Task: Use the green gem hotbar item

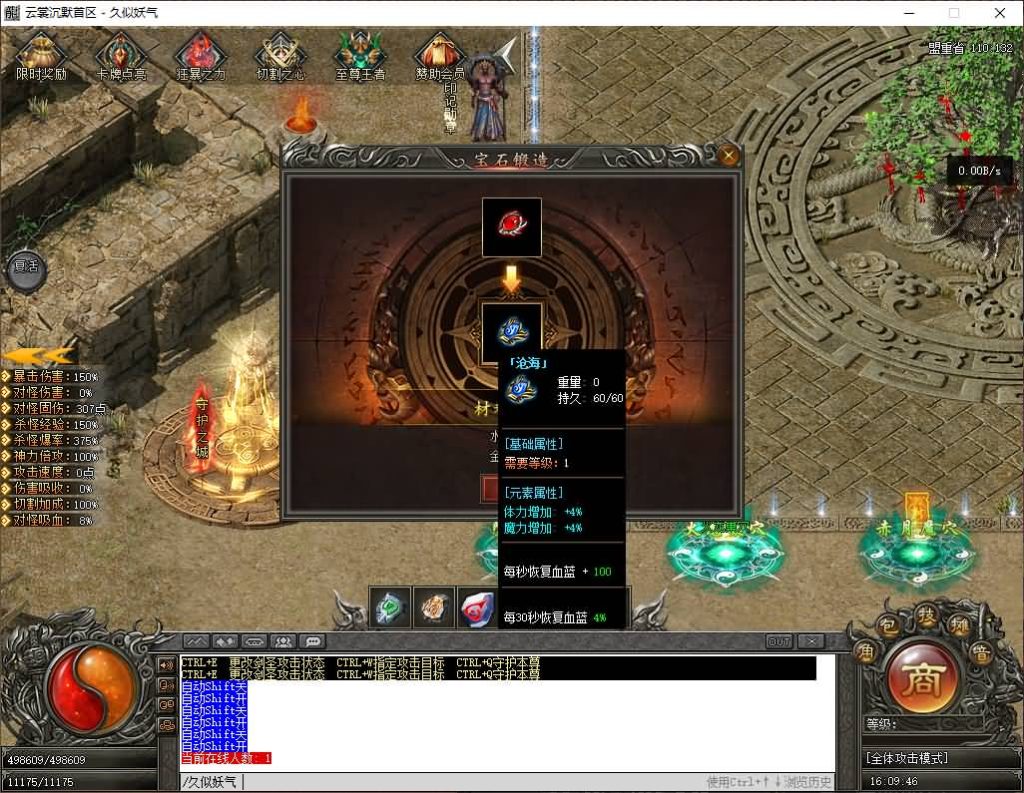Action: click(390, 607)
